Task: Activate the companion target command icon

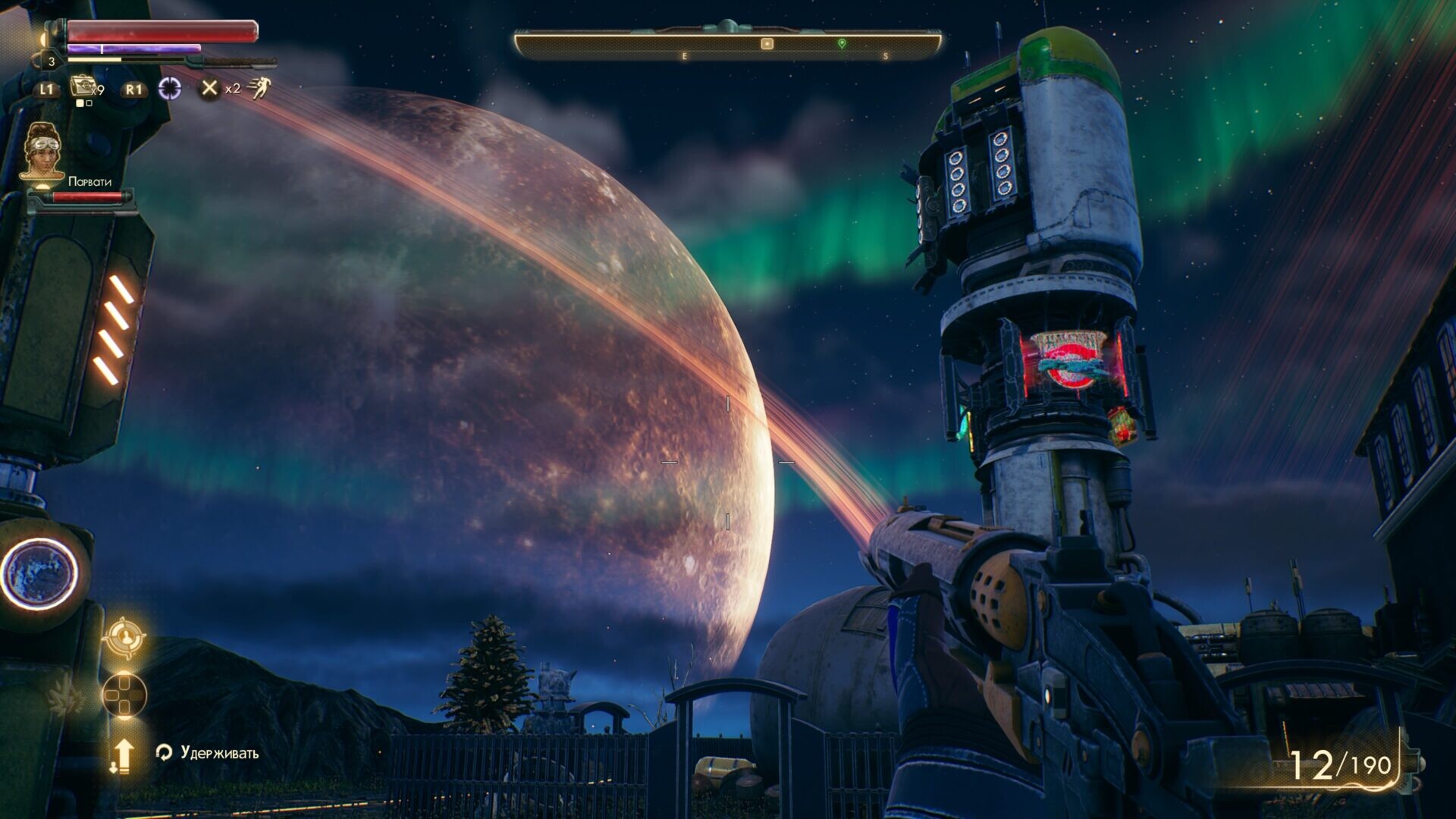Action: 124,637
